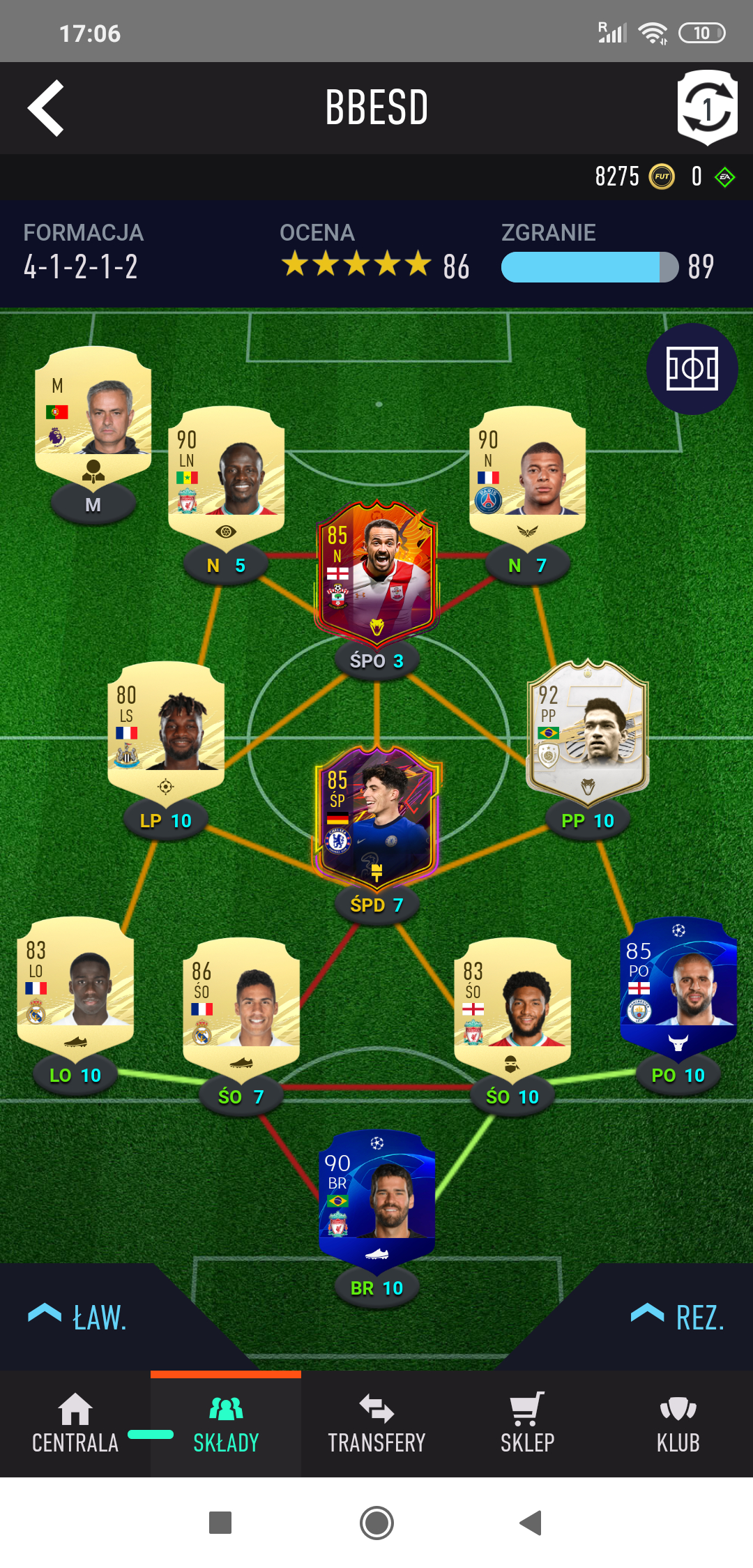Screen dimensions: 753x1568
Task: Select the 86-rated Real Madrid ŚO card
Action: [x=241, y=1004]
